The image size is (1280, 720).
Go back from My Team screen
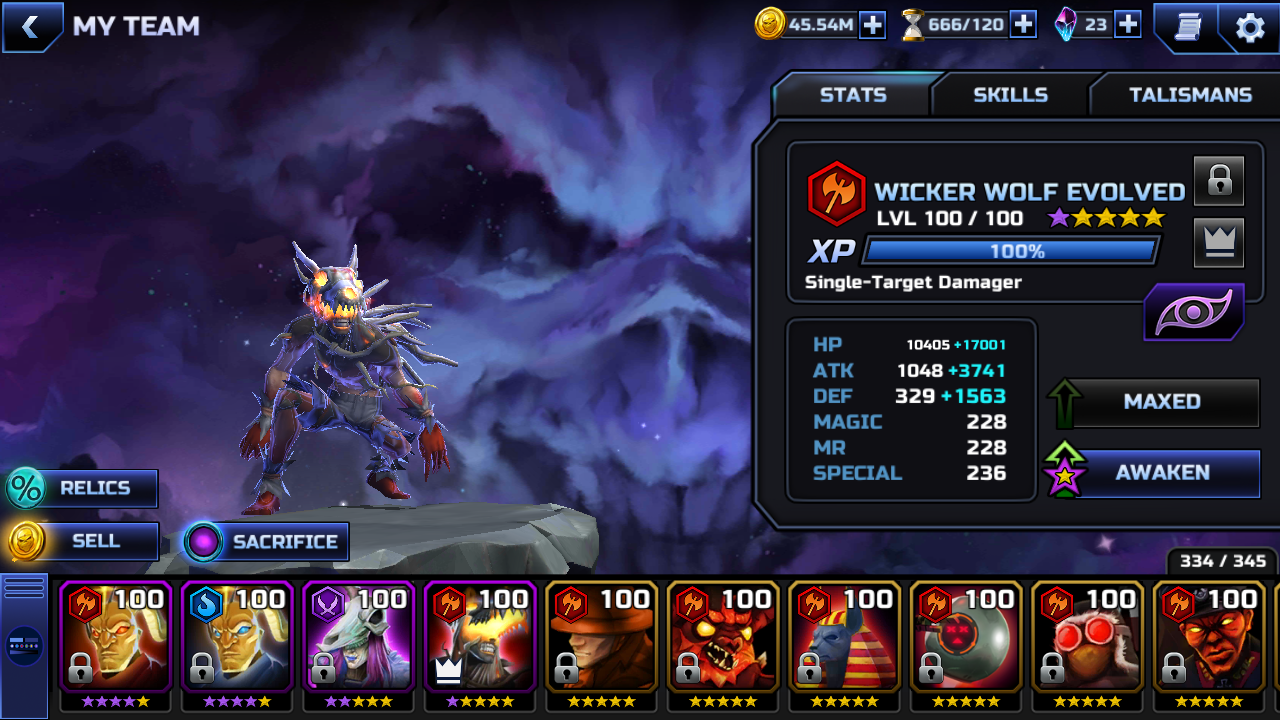coord(30,27)
